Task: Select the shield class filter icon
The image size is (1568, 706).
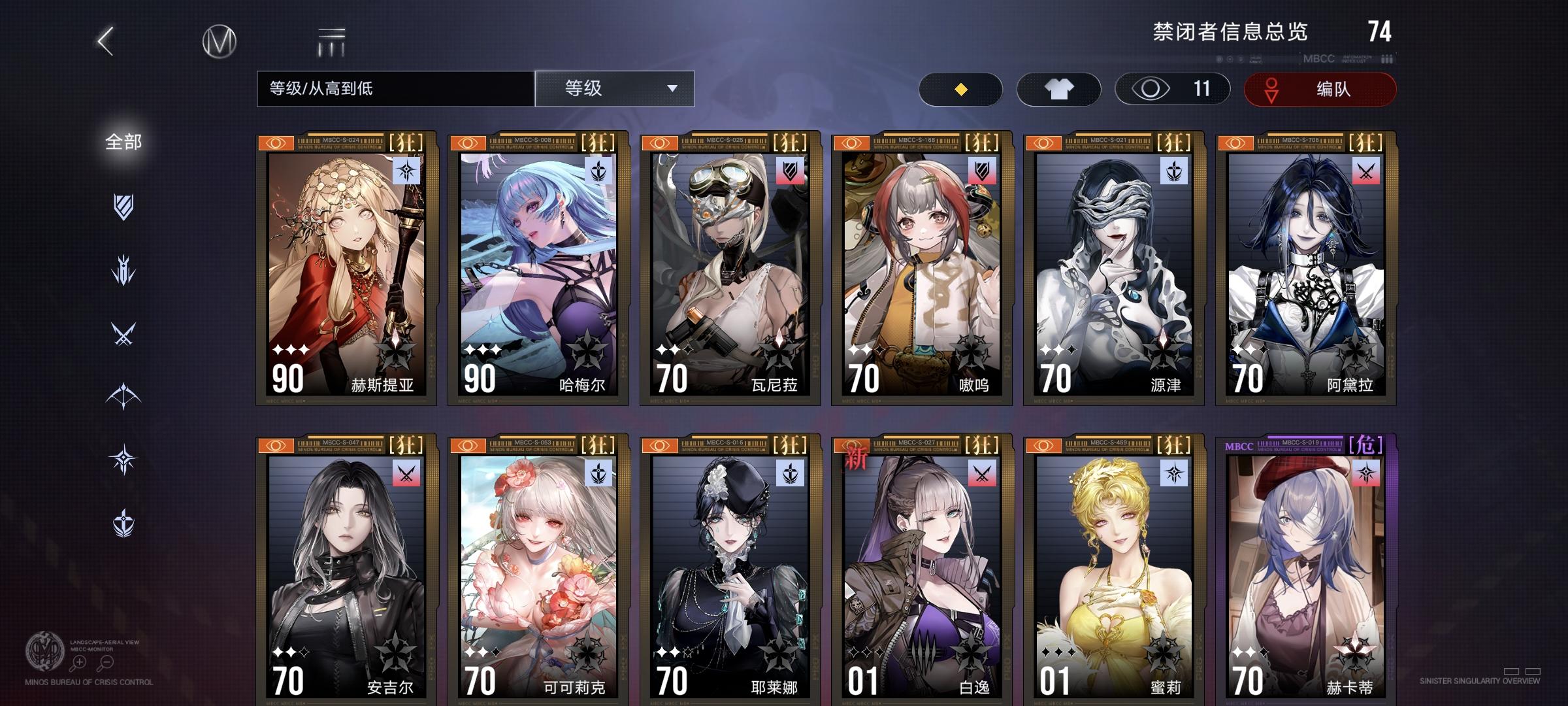Action: [124, 208]
